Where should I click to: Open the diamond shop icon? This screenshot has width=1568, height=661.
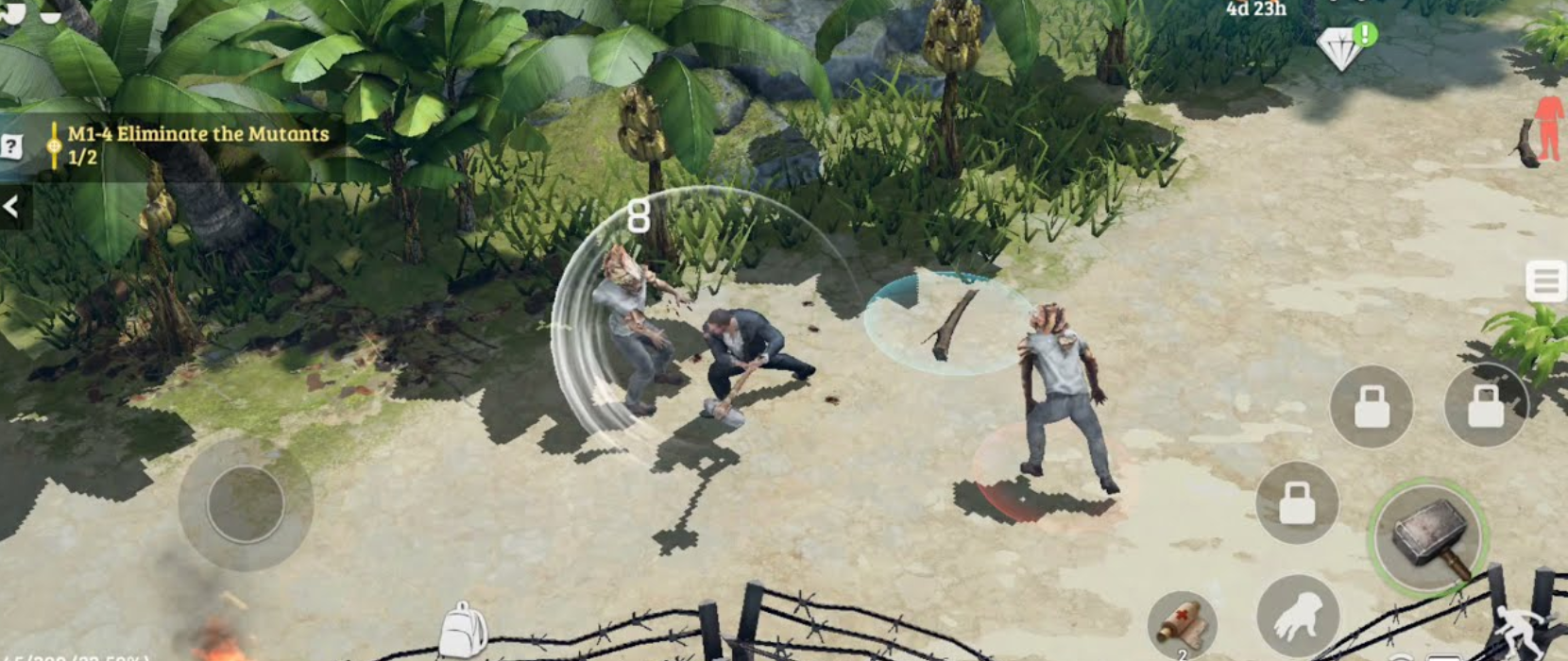pyautogui.click(x=1341, y=47)
